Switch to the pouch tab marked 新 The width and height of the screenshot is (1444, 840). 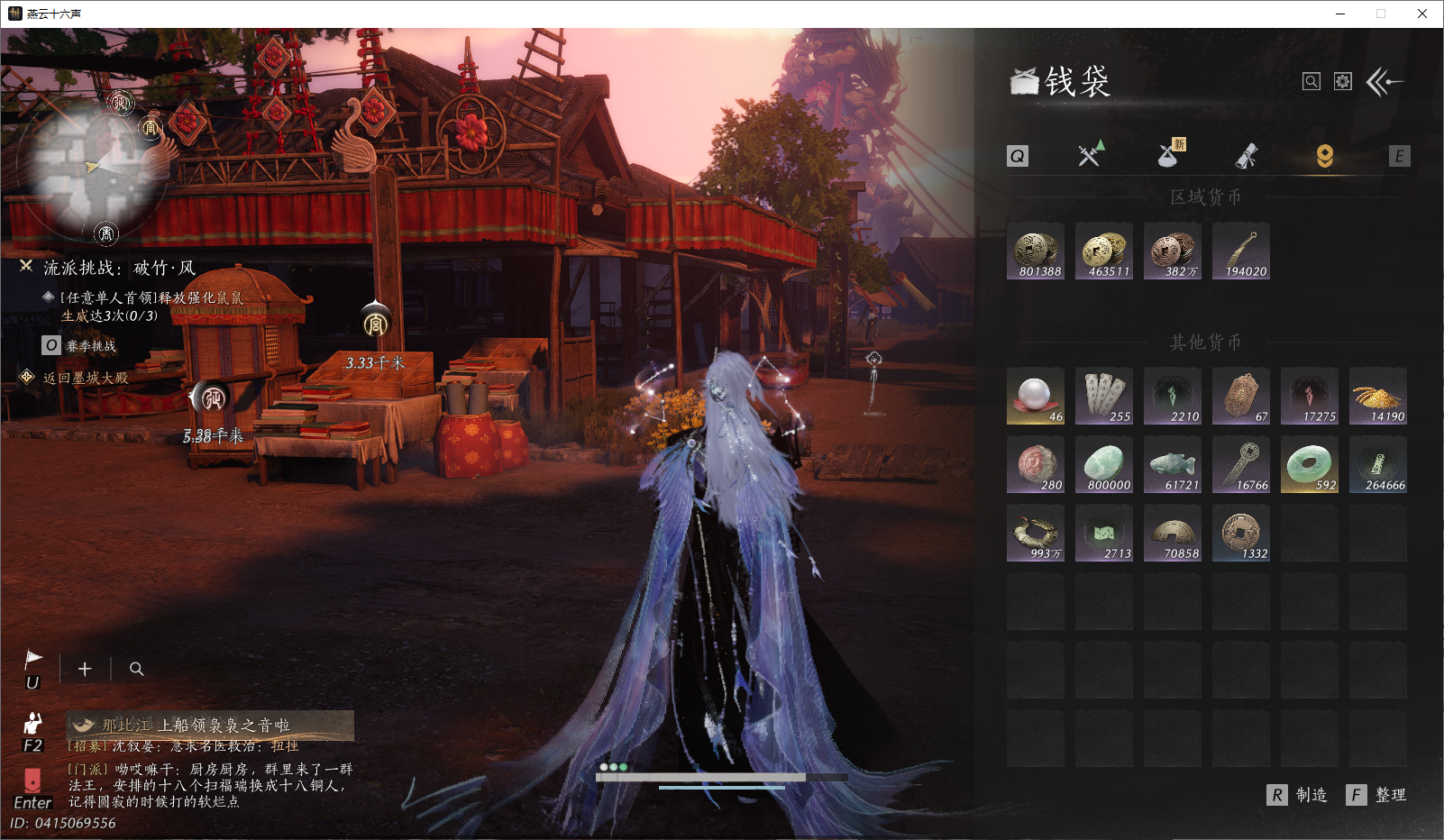coord(1170,155)
